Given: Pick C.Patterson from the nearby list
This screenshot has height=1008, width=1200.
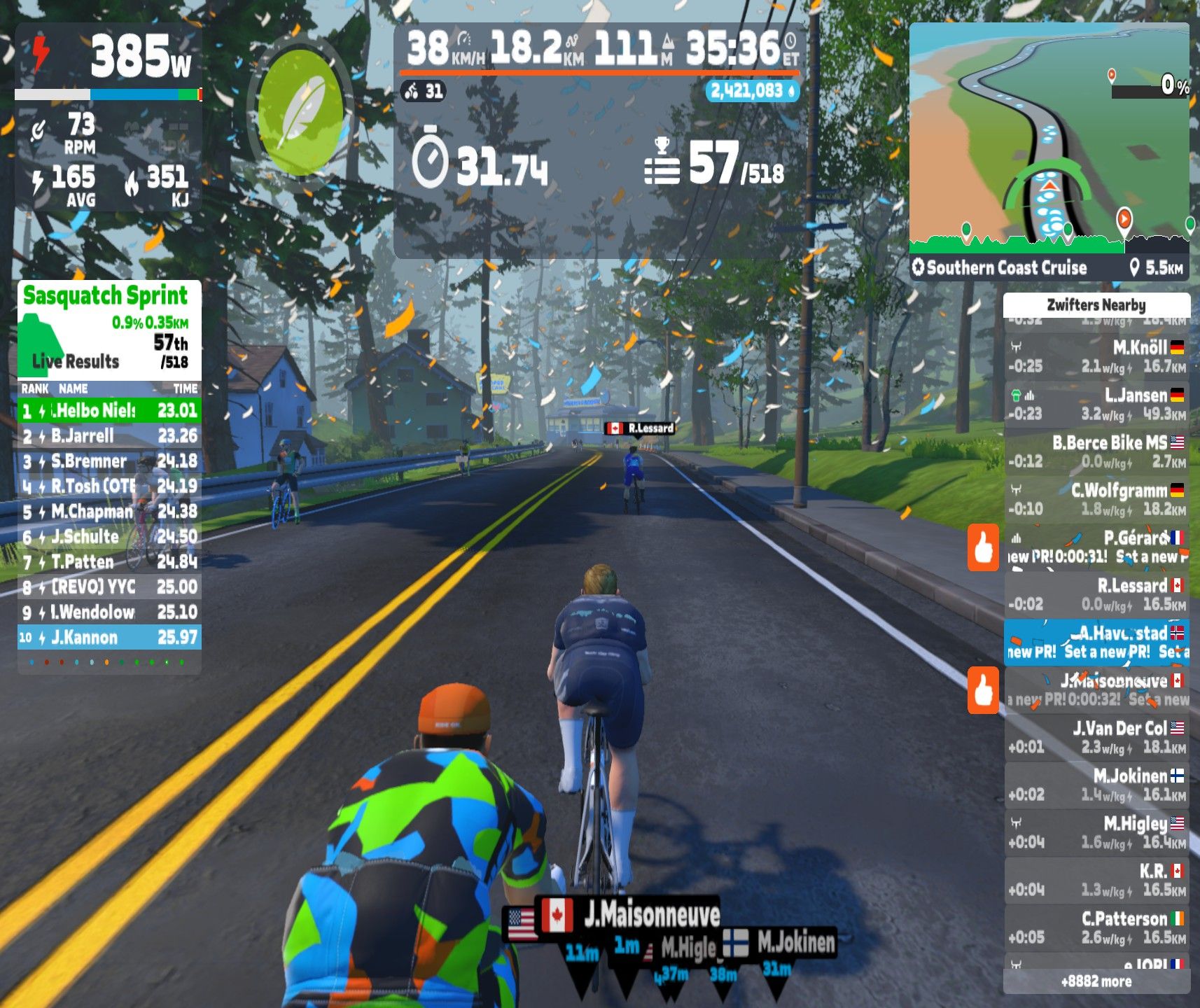Looking at the screenshot, I should 1096,928.
